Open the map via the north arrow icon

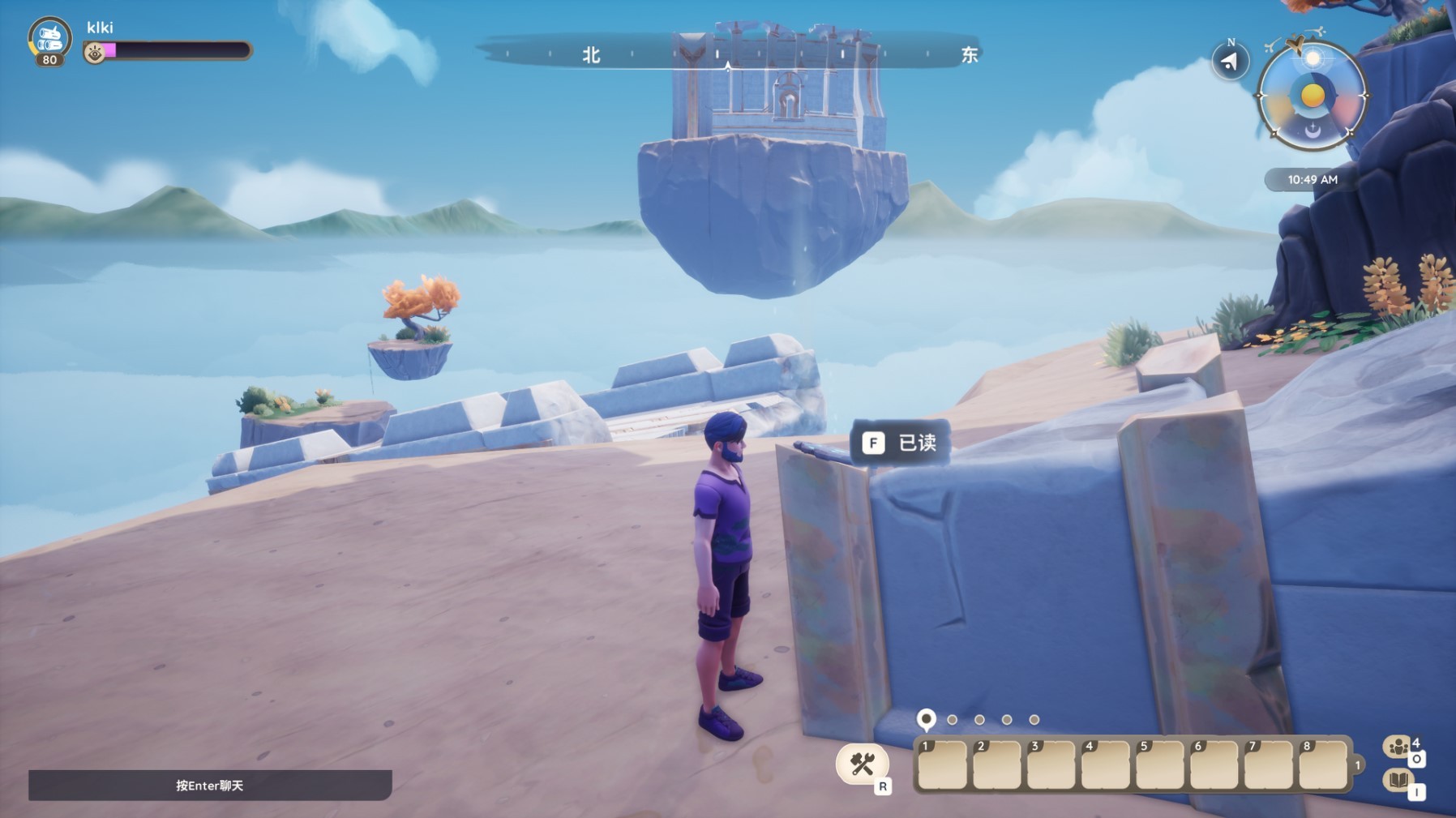pos(1230,62)
